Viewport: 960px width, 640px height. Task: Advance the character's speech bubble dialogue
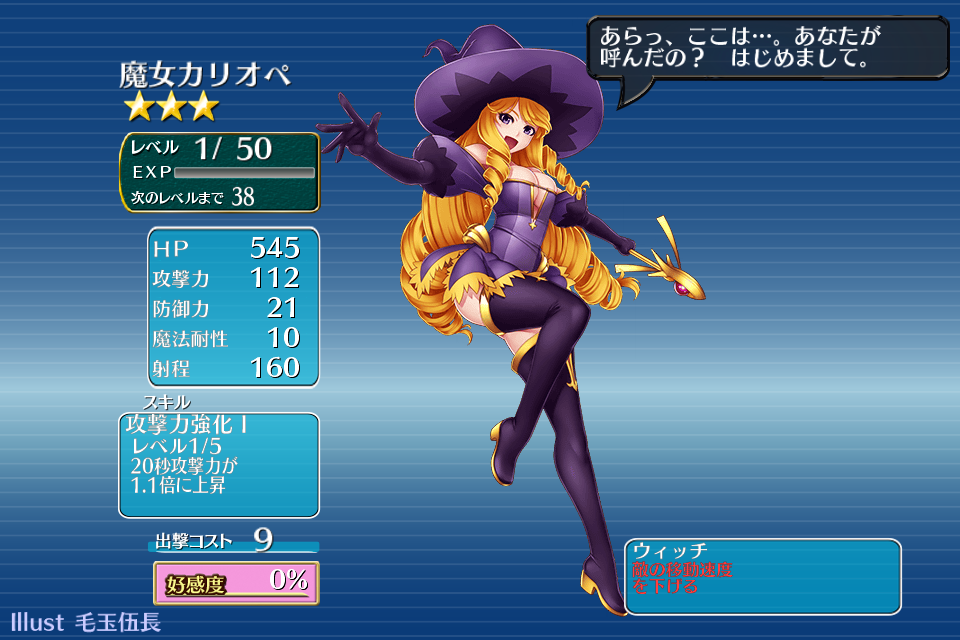point(766,48)
